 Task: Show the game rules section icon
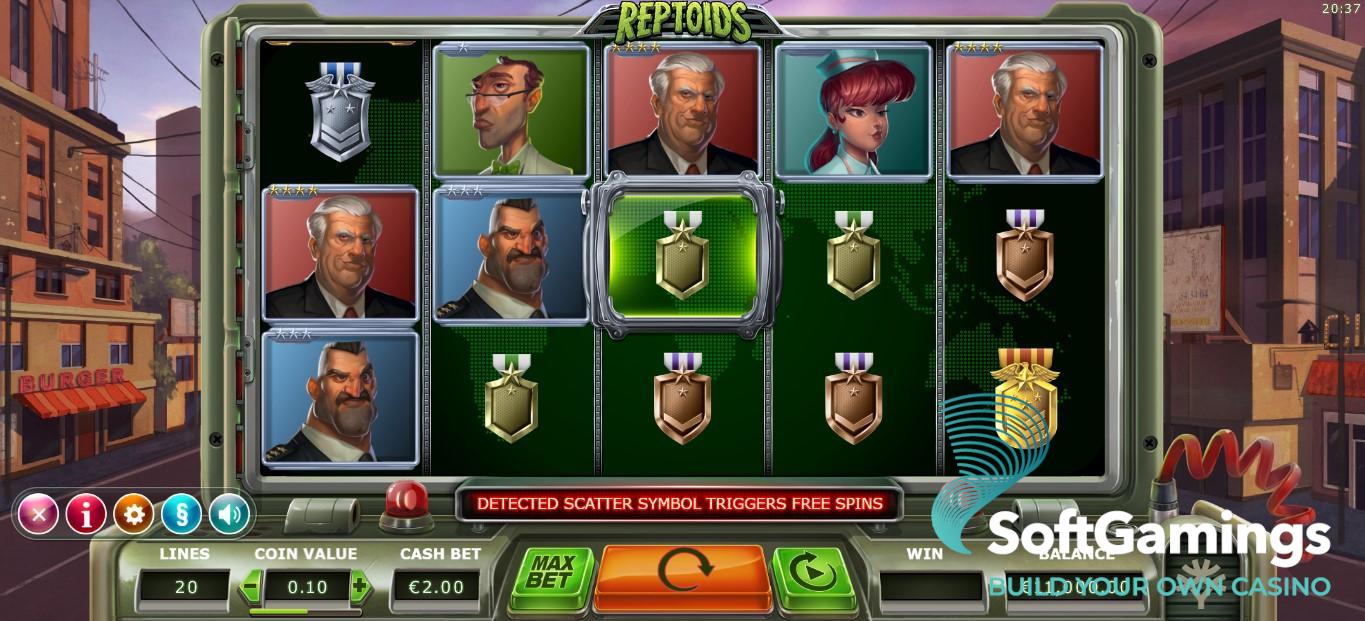pyautogui.click(x=182, y=514)
